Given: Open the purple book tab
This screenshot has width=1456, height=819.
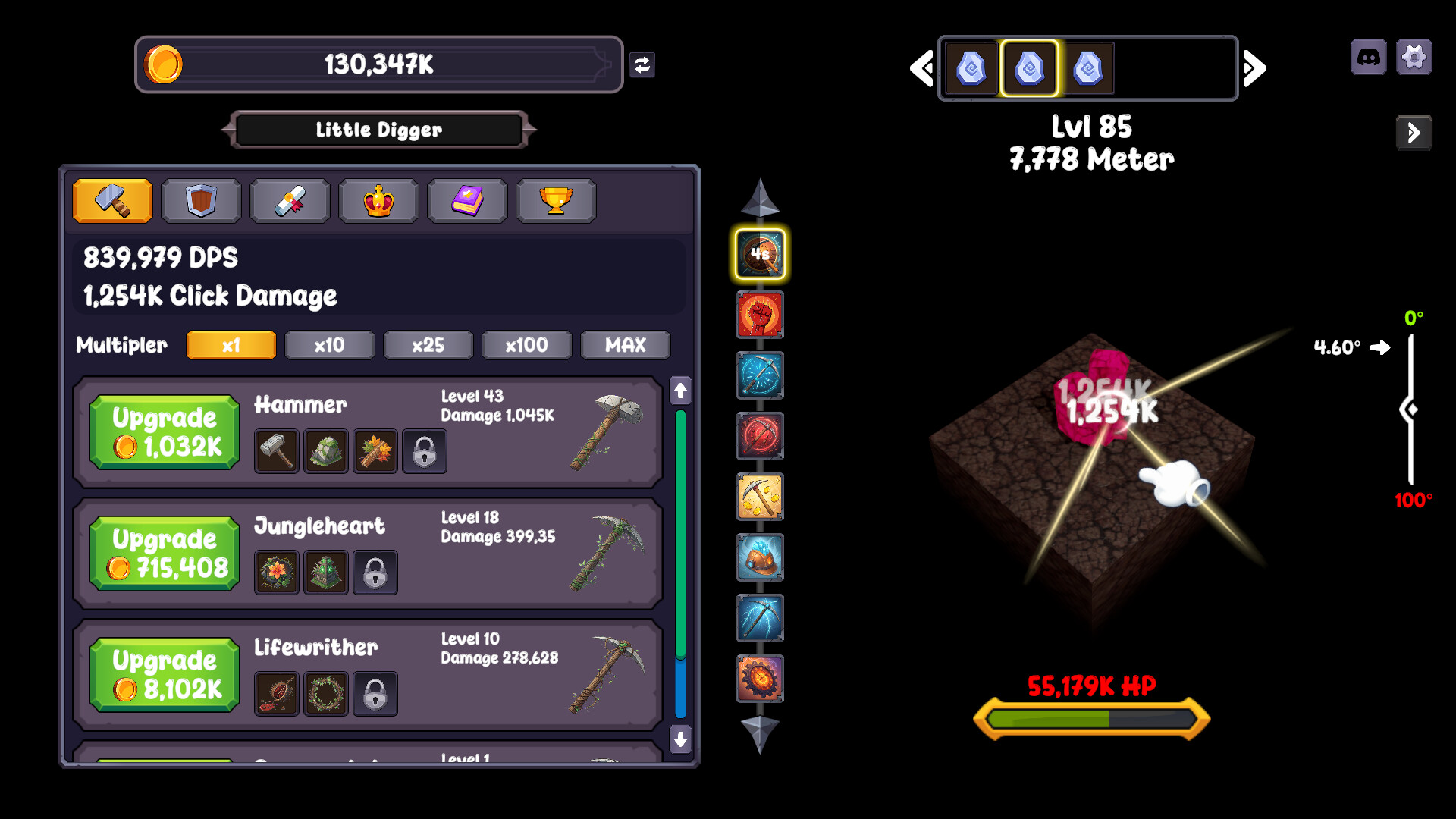Looking at the screenshot, I should click(468, 201).
